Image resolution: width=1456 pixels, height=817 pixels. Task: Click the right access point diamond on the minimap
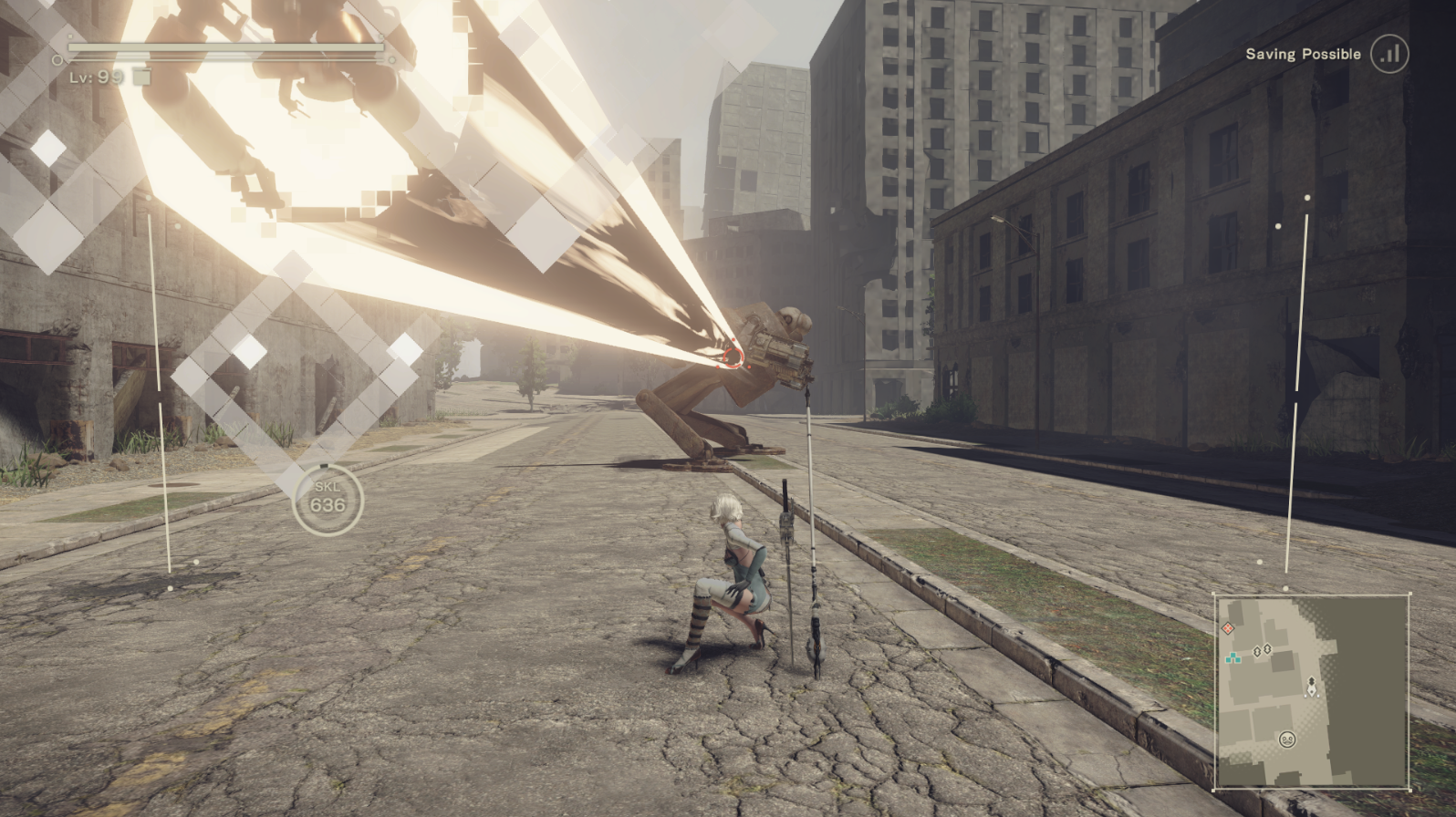tap(1267, 648)
